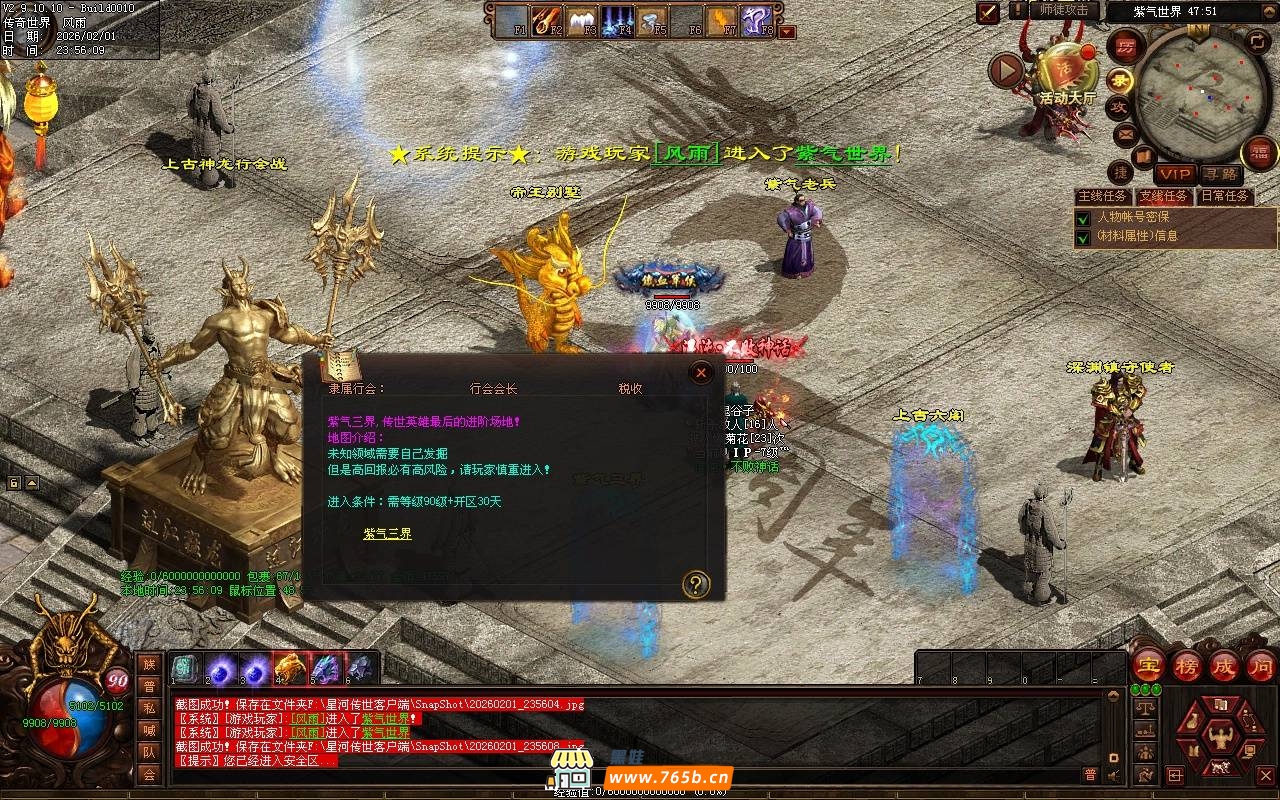Open the character figure panel button

1219,738
